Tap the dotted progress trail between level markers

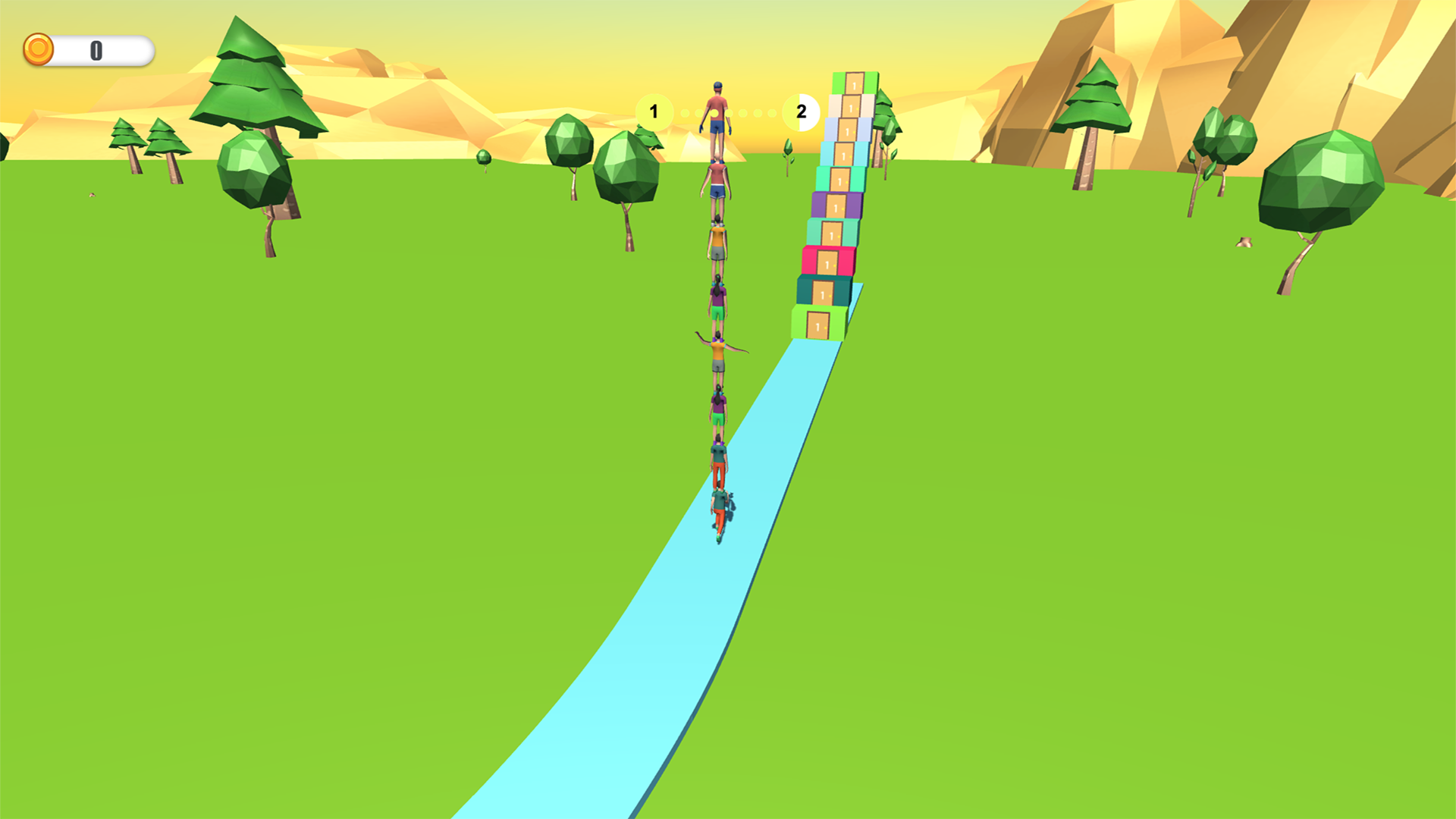pyautogui.click(x=743, y=112)
